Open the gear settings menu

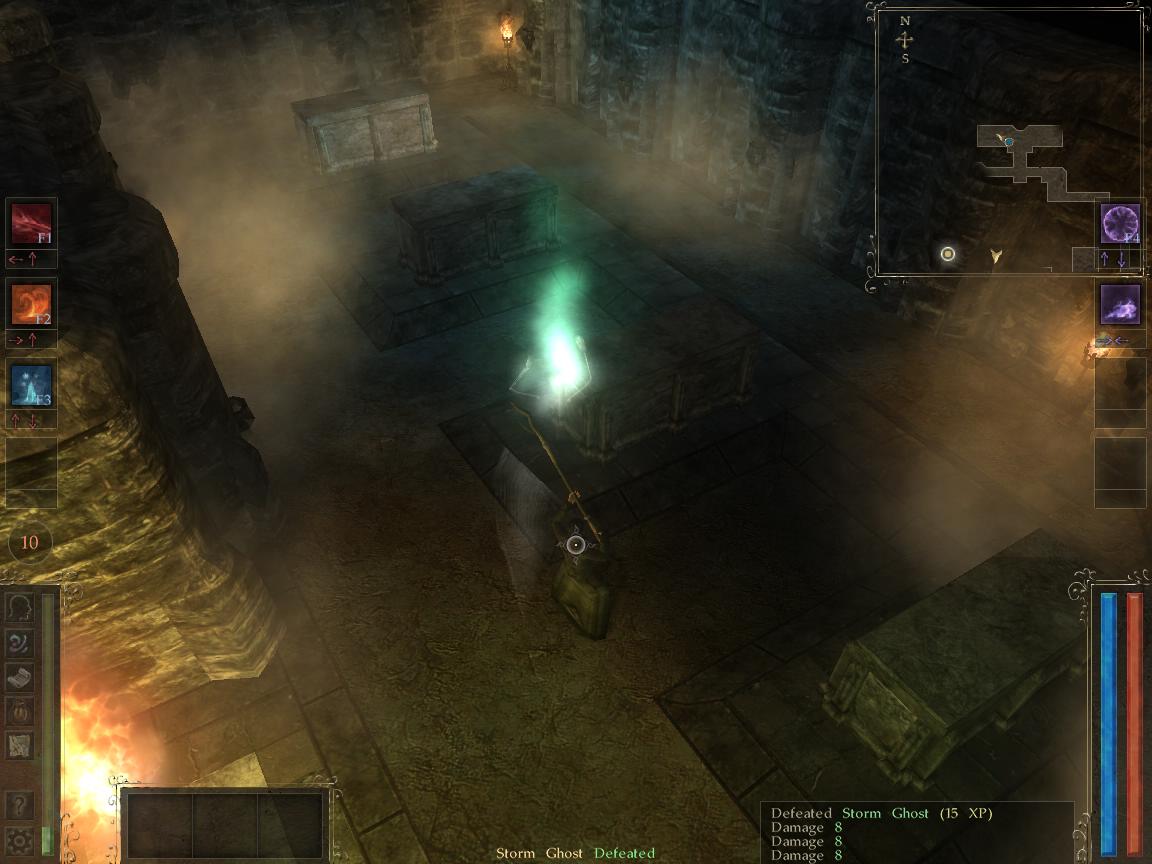20,840
